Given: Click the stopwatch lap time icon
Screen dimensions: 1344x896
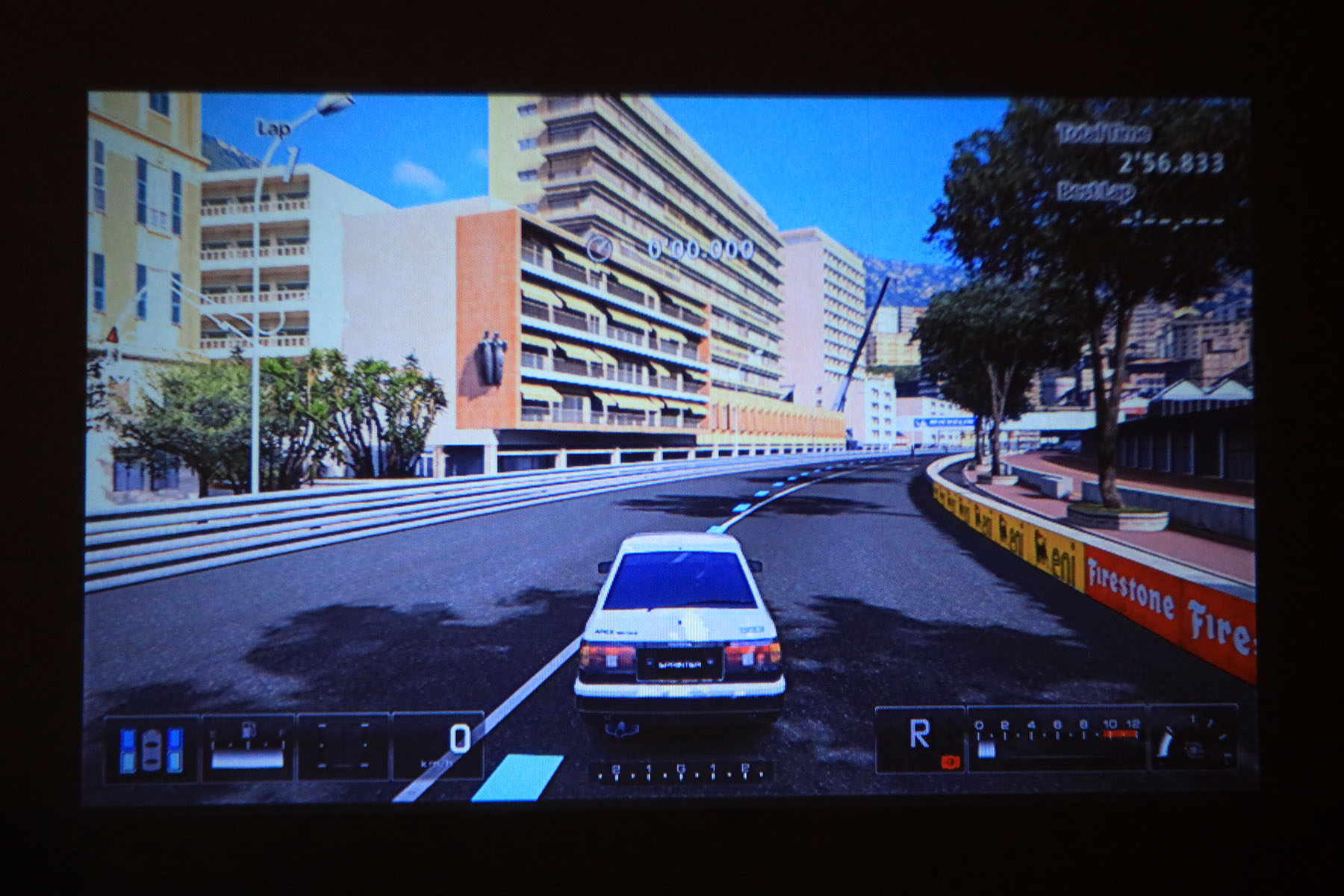Looking at the screenshot, I should [x=599, y=247].
